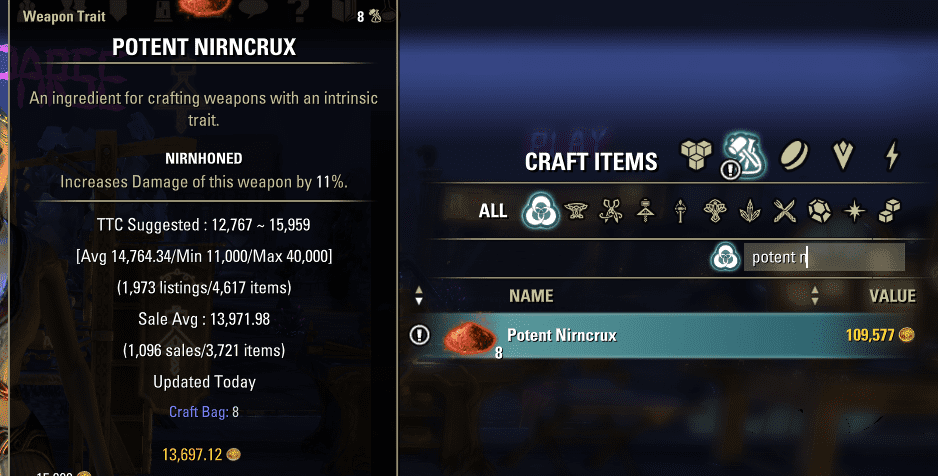The image size is (938, 476).
Task: Switch to the coin currency tab
Action: pyautogui.click(x=796, y=156)
